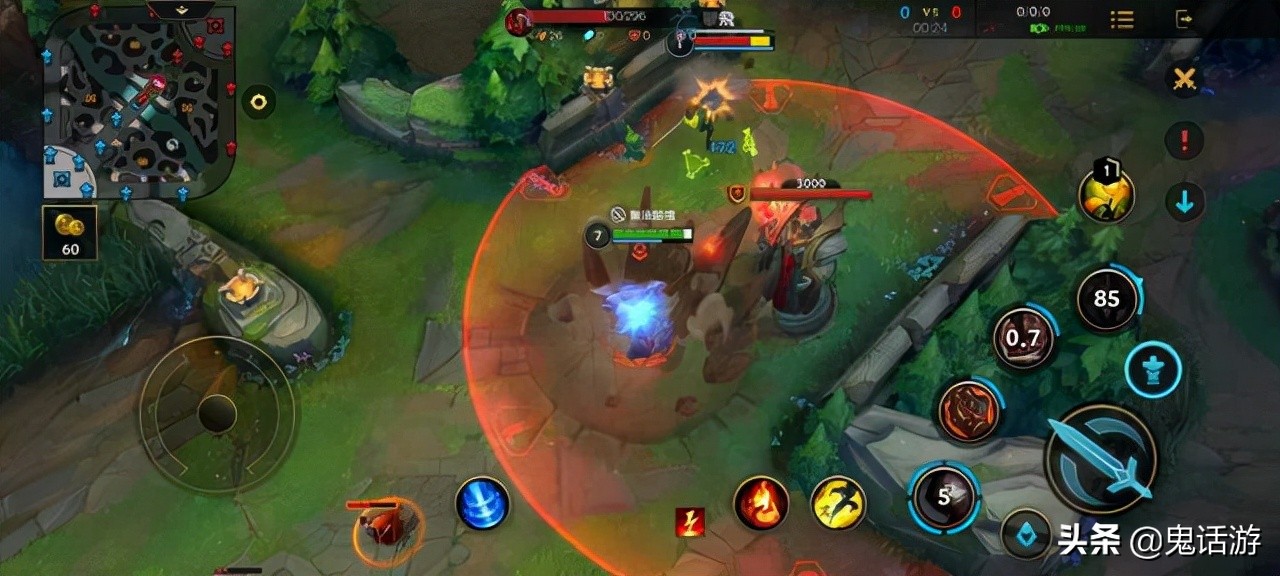Open the scoreboard list icon

[x=1122, y=19]
